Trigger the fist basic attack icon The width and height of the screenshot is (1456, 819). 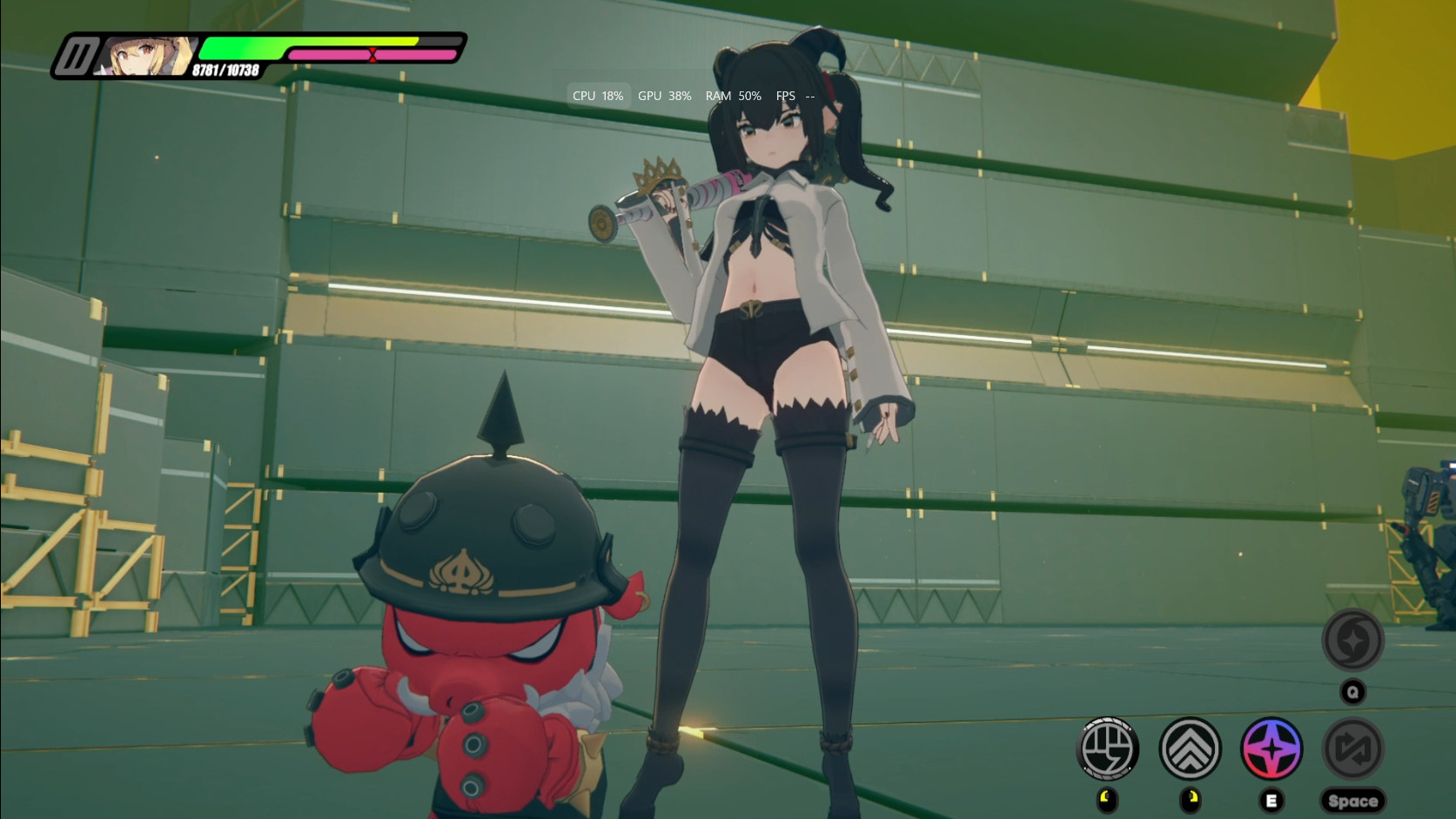coord(1107,748)
